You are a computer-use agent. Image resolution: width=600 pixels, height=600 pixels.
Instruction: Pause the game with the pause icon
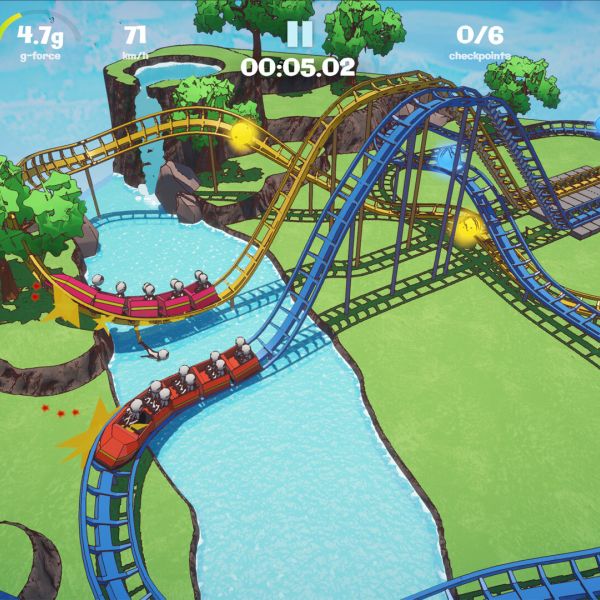[x=299, y=33]
